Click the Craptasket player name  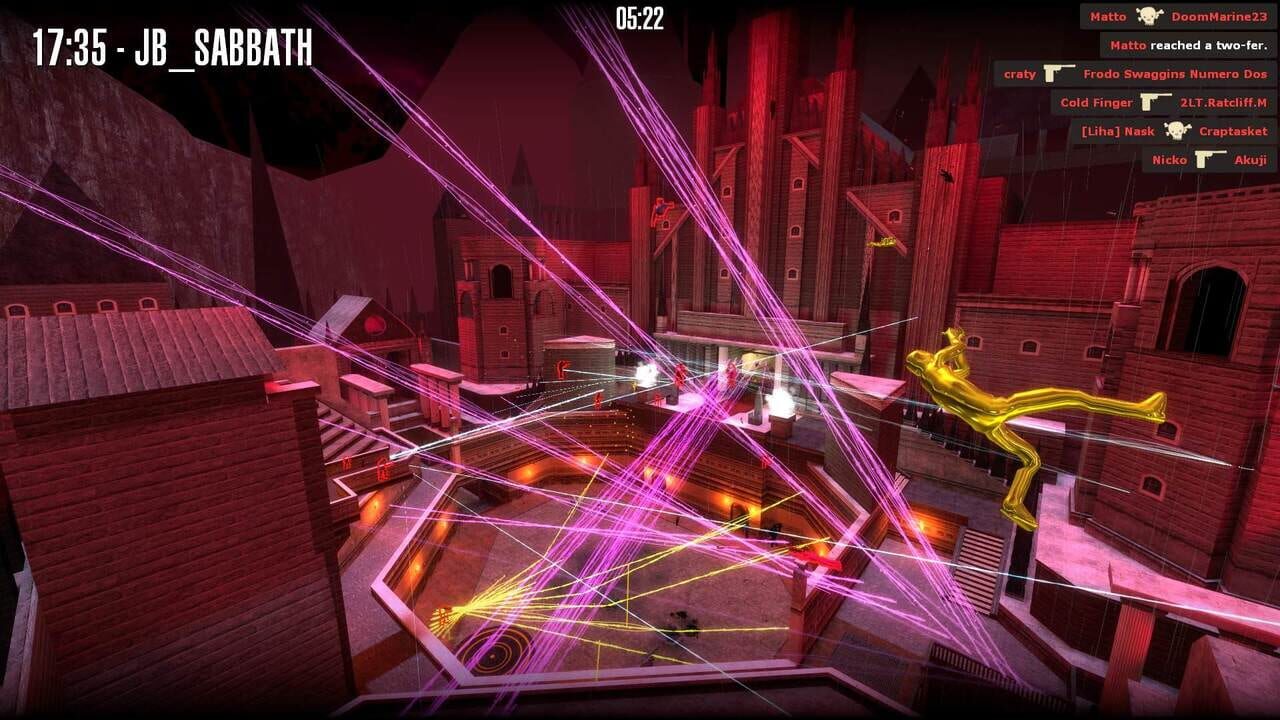point(1233,131)
